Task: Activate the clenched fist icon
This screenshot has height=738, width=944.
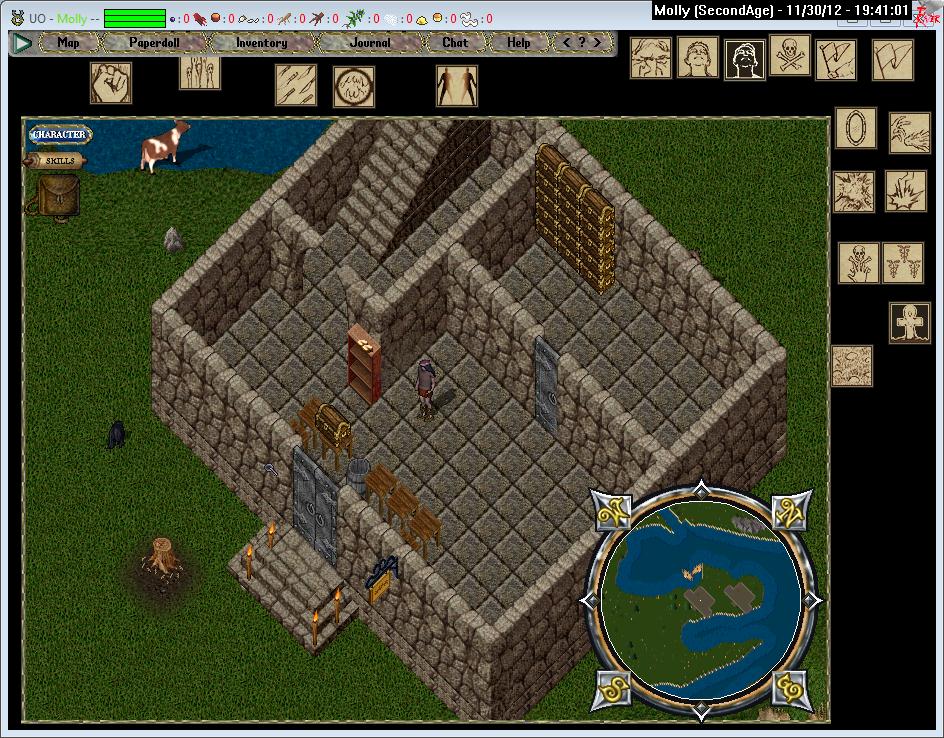Action: (x=111, y=82)
